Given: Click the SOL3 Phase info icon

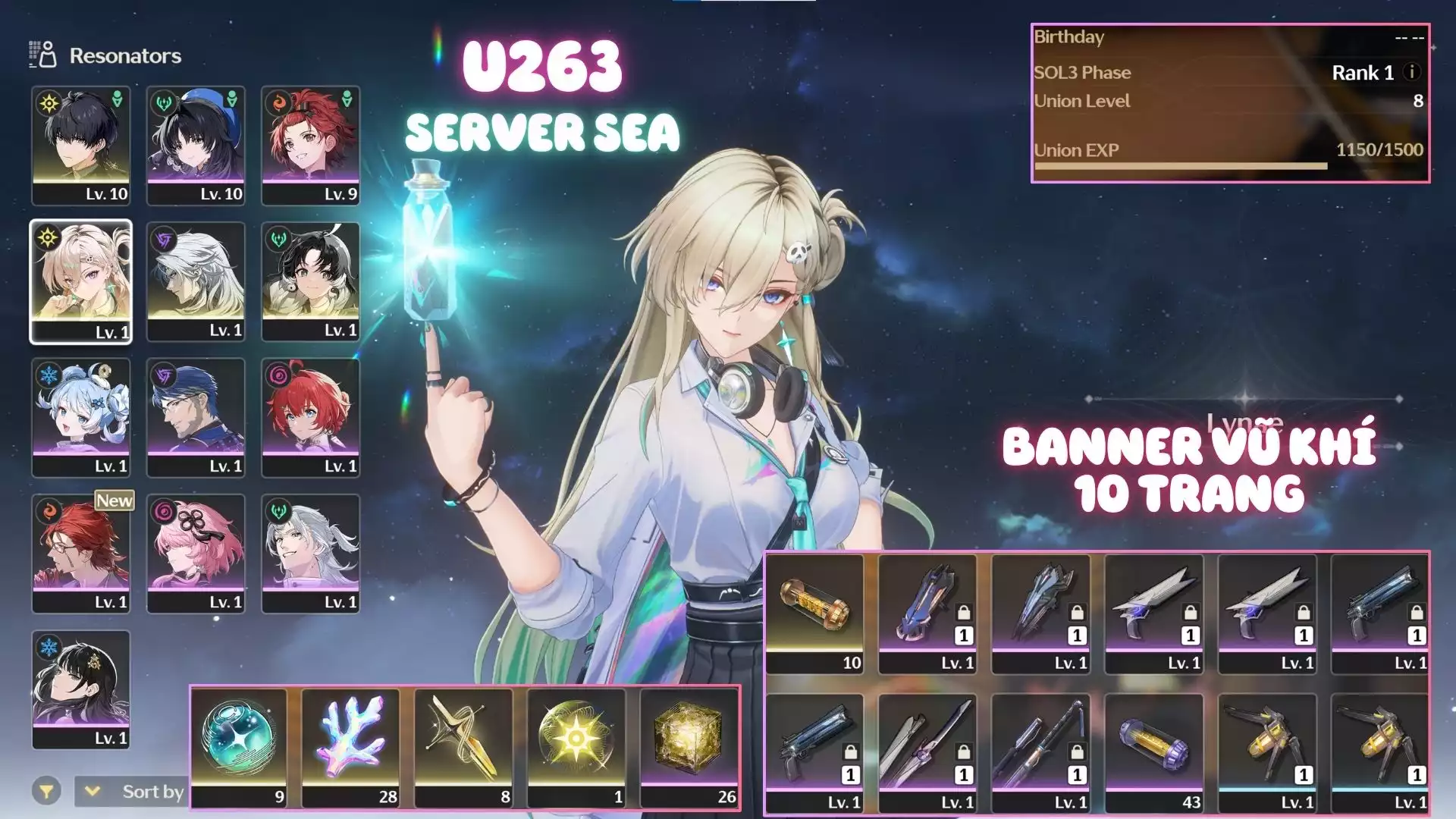Looking at the screenshot, I should click(1411, 72).
